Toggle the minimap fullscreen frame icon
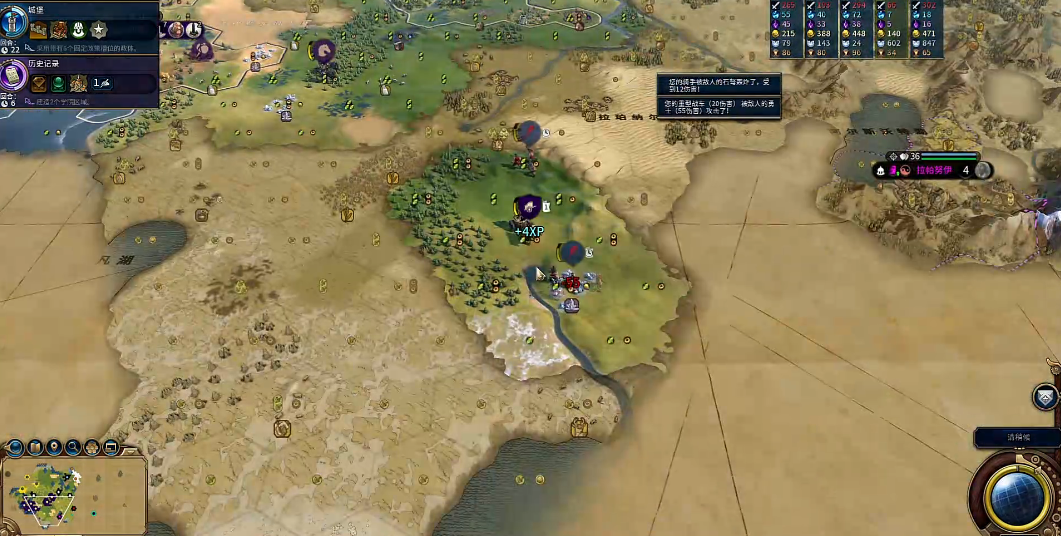1061x536 pixels. click(x=111, y=447)
